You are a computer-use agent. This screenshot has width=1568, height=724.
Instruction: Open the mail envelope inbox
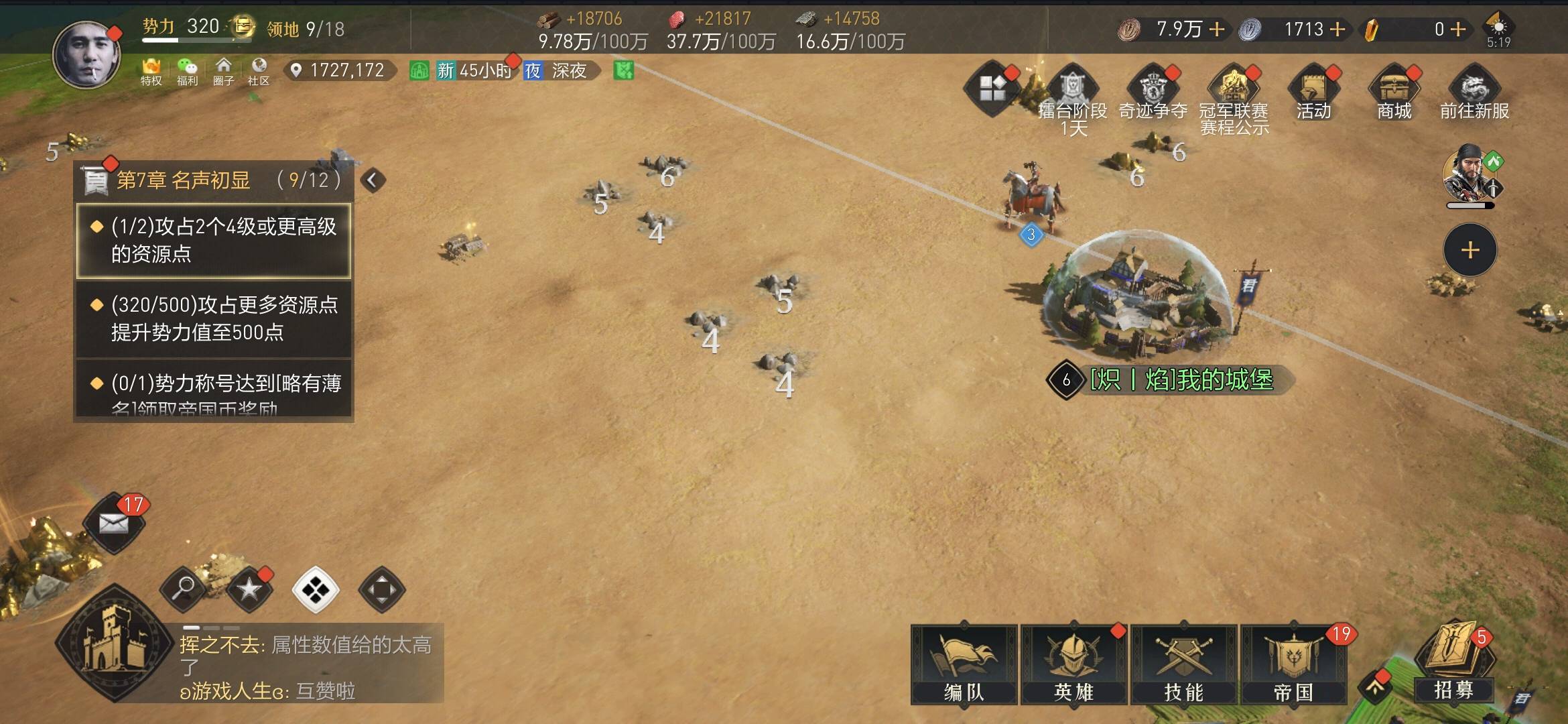click(x=114, y=524)
